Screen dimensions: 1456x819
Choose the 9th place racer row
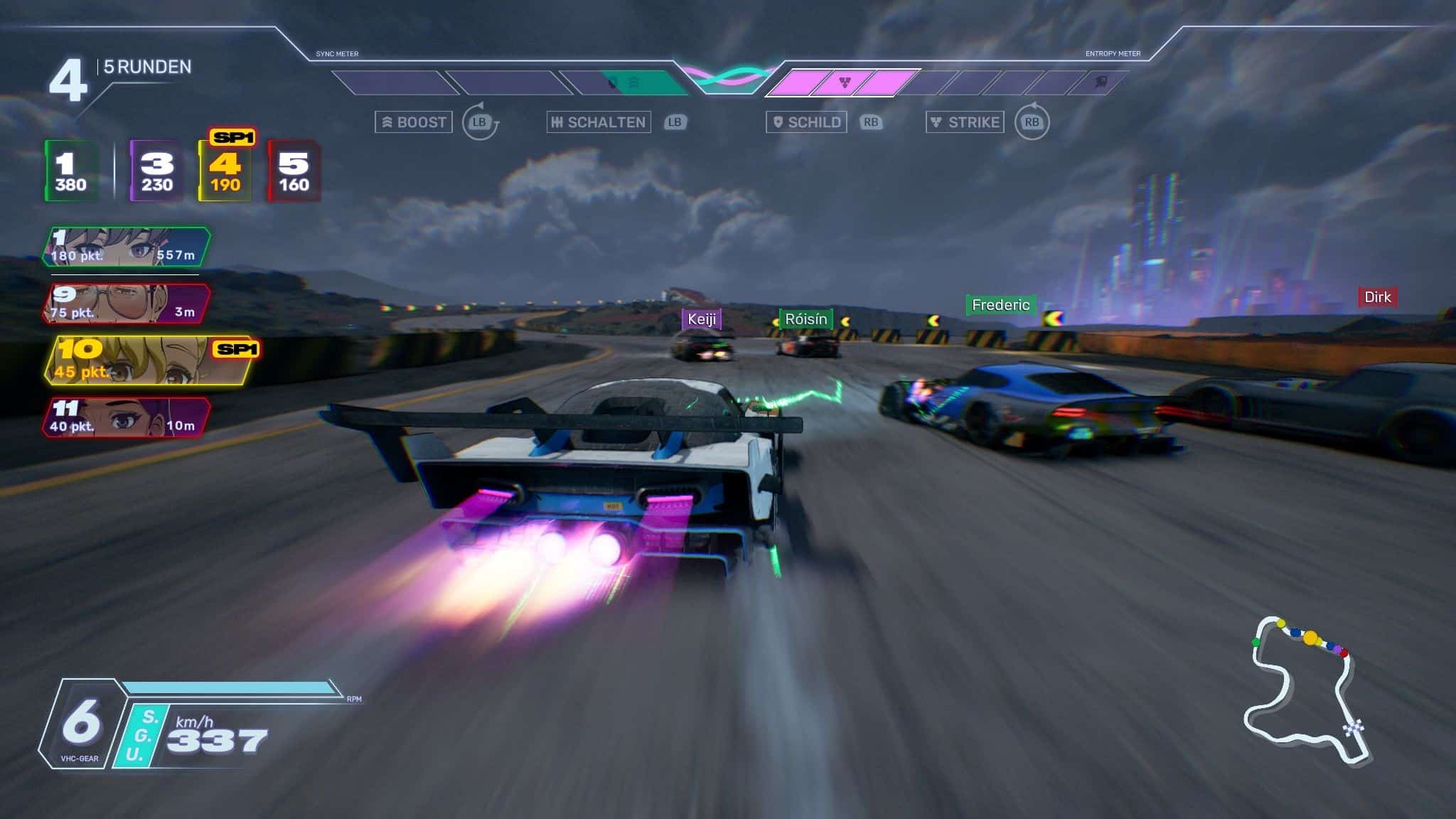[x=127, y=304]
